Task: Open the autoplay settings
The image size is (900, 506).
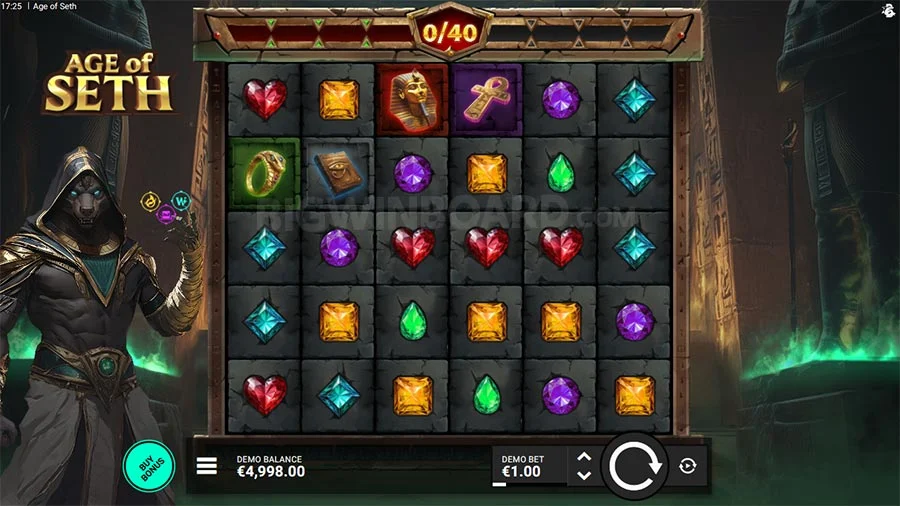Action: click(x=688, y=466)
